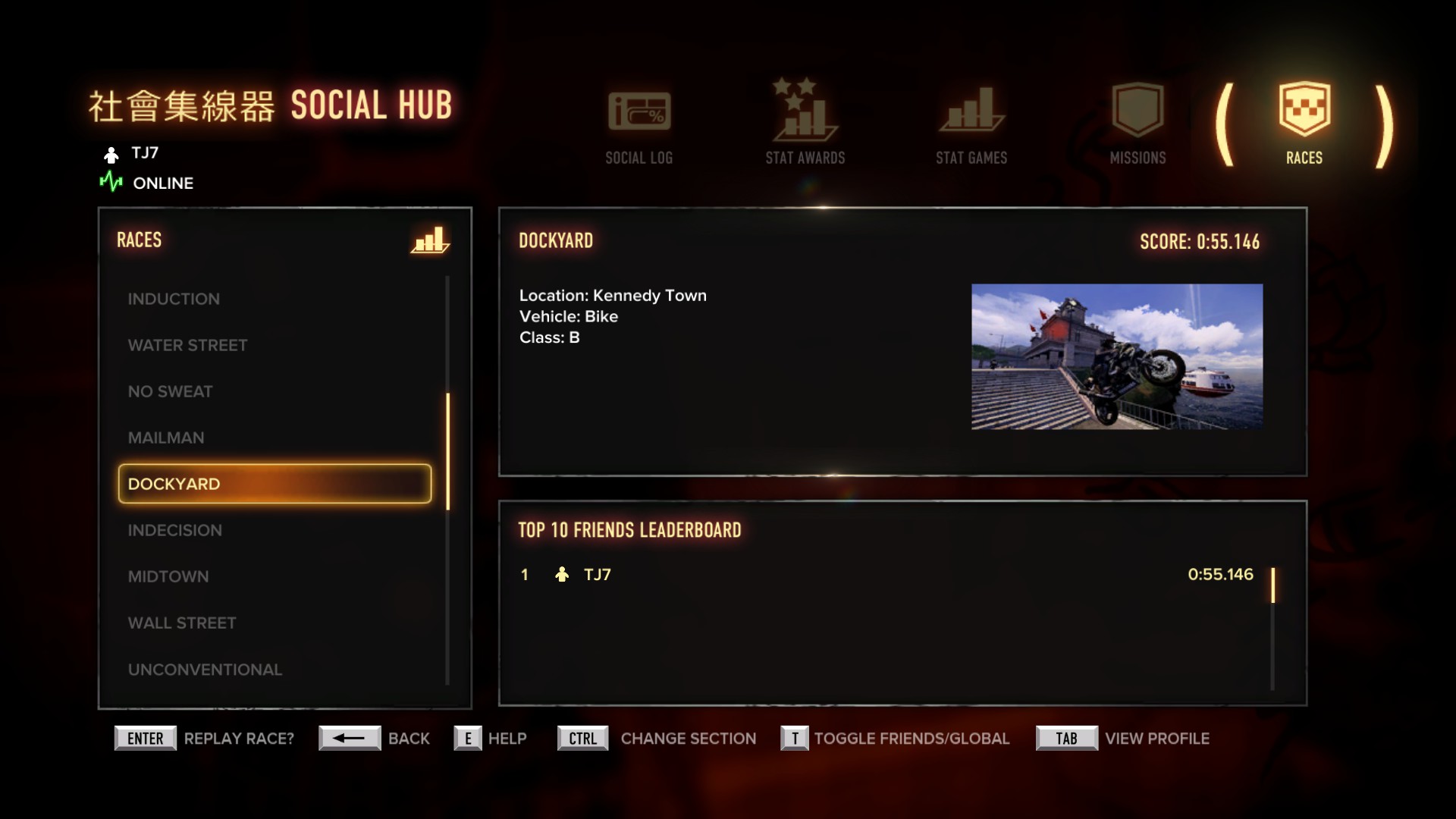Select the Unconventional race
The height and width of the screenshot is (819, 1456).
pyautogui.click(x=205, y=670)
